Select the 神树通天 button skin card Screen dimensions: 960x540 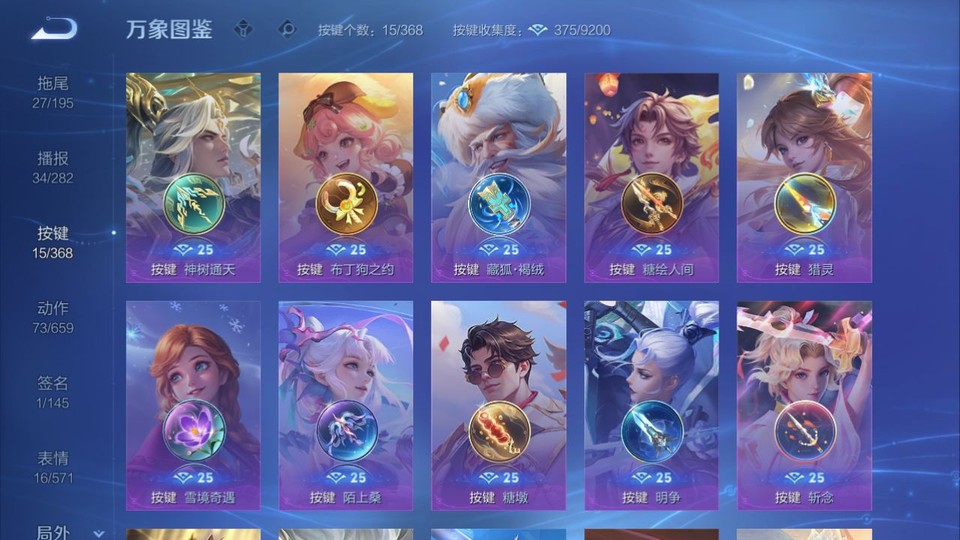point(193,177)
